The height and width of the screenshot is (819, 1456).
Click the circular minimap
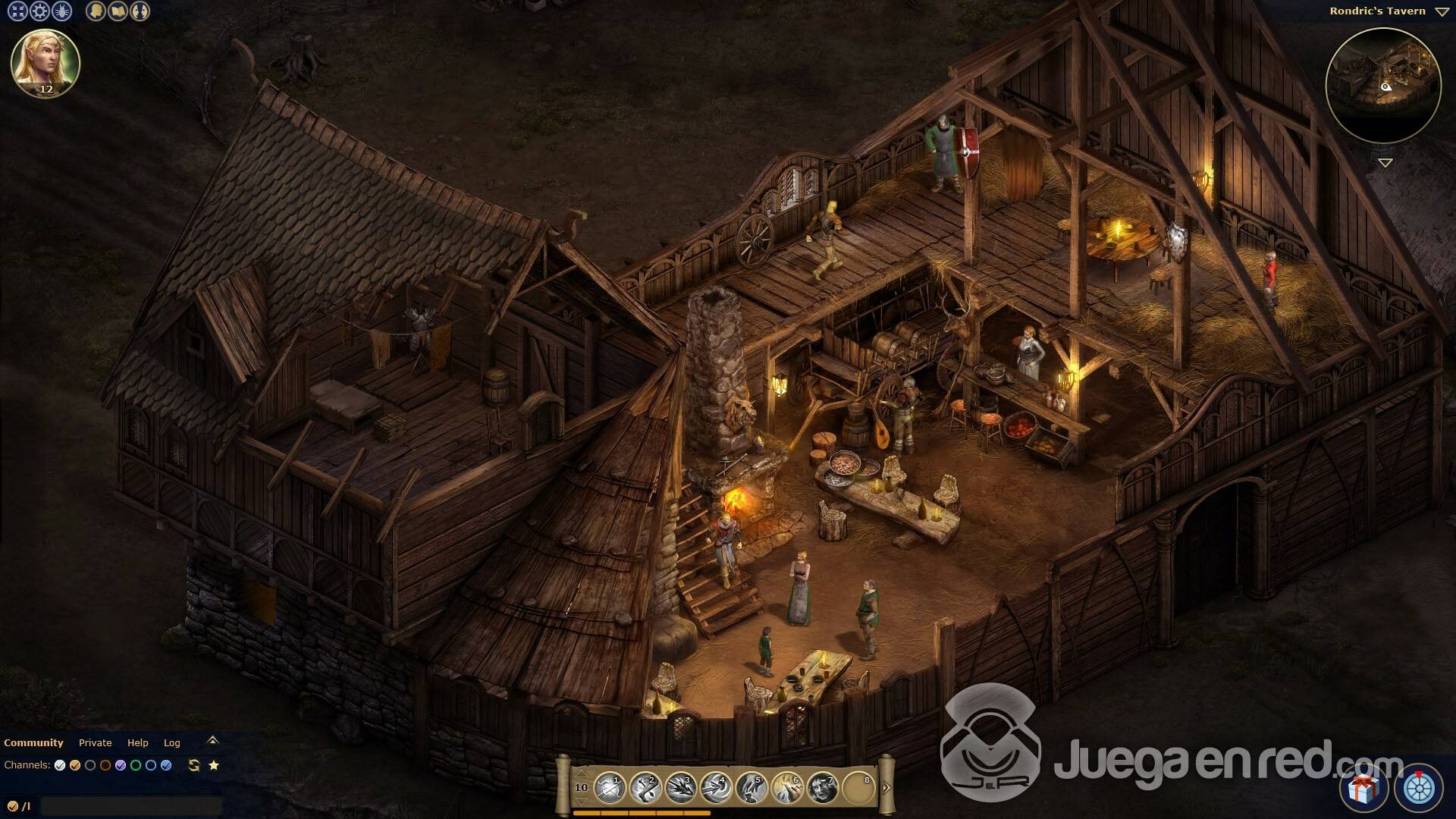tap(1382, 86)
